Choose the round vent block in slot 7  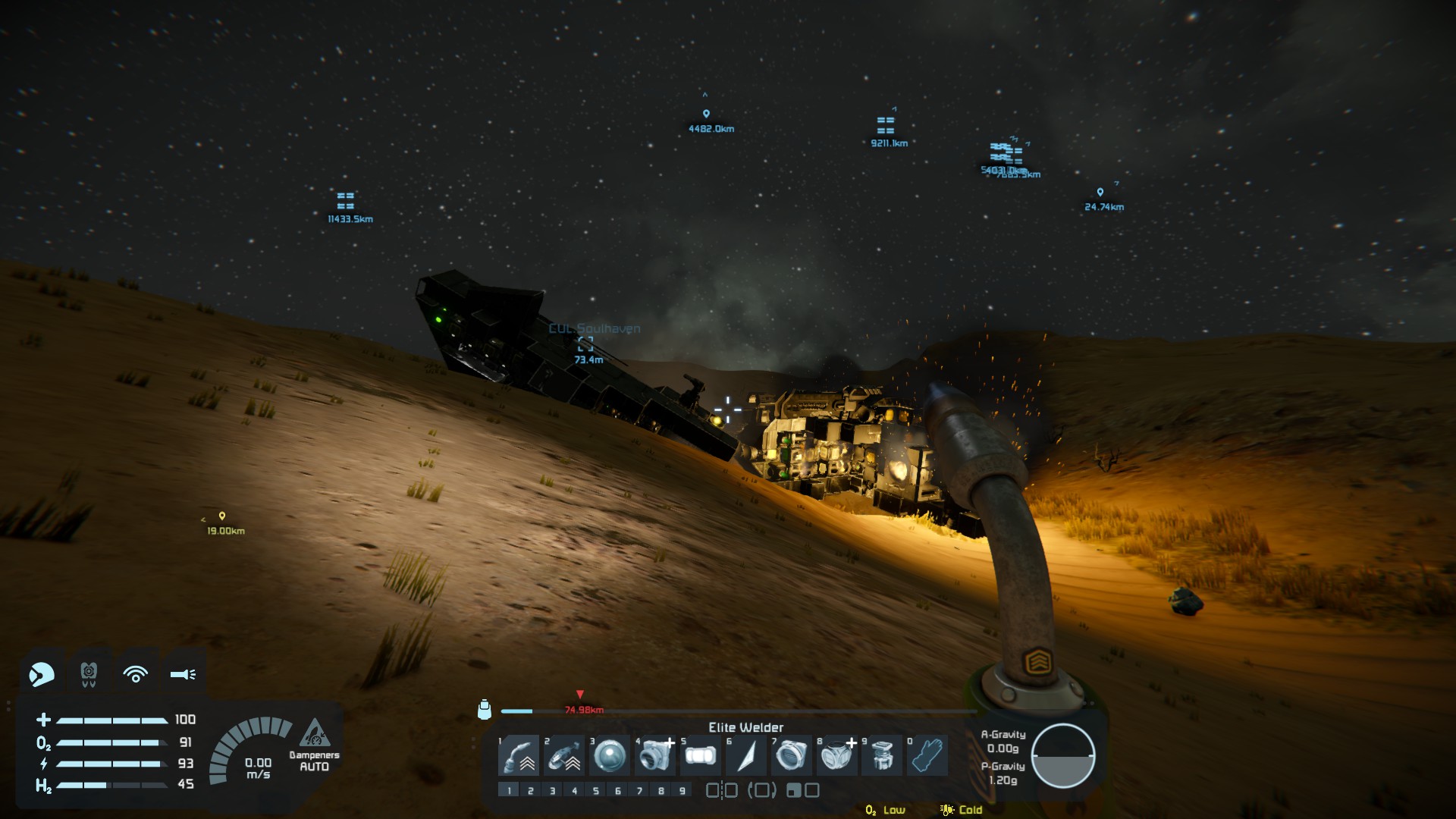791,755
